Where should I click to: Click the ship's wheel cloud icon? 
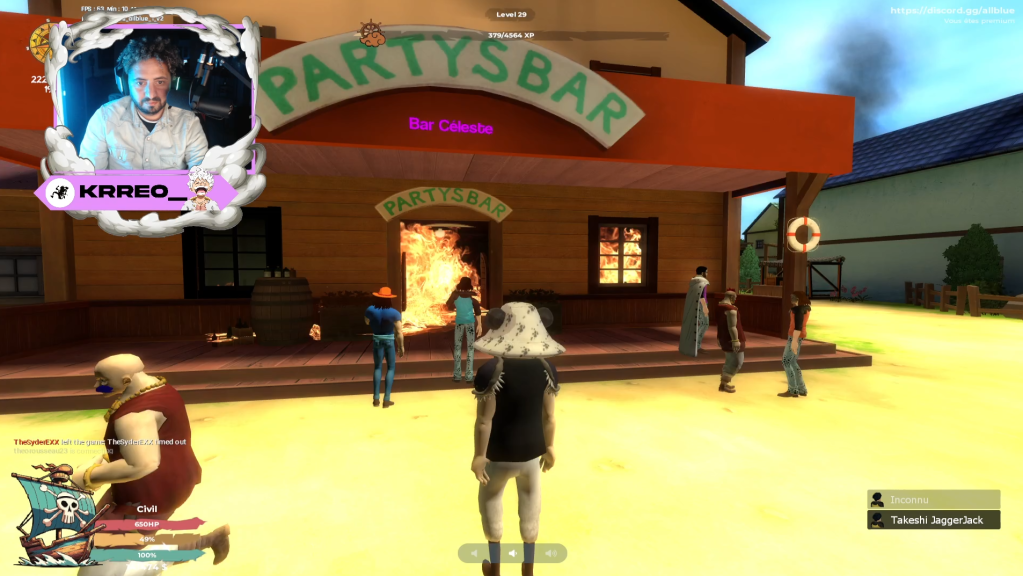coord(373,34)
